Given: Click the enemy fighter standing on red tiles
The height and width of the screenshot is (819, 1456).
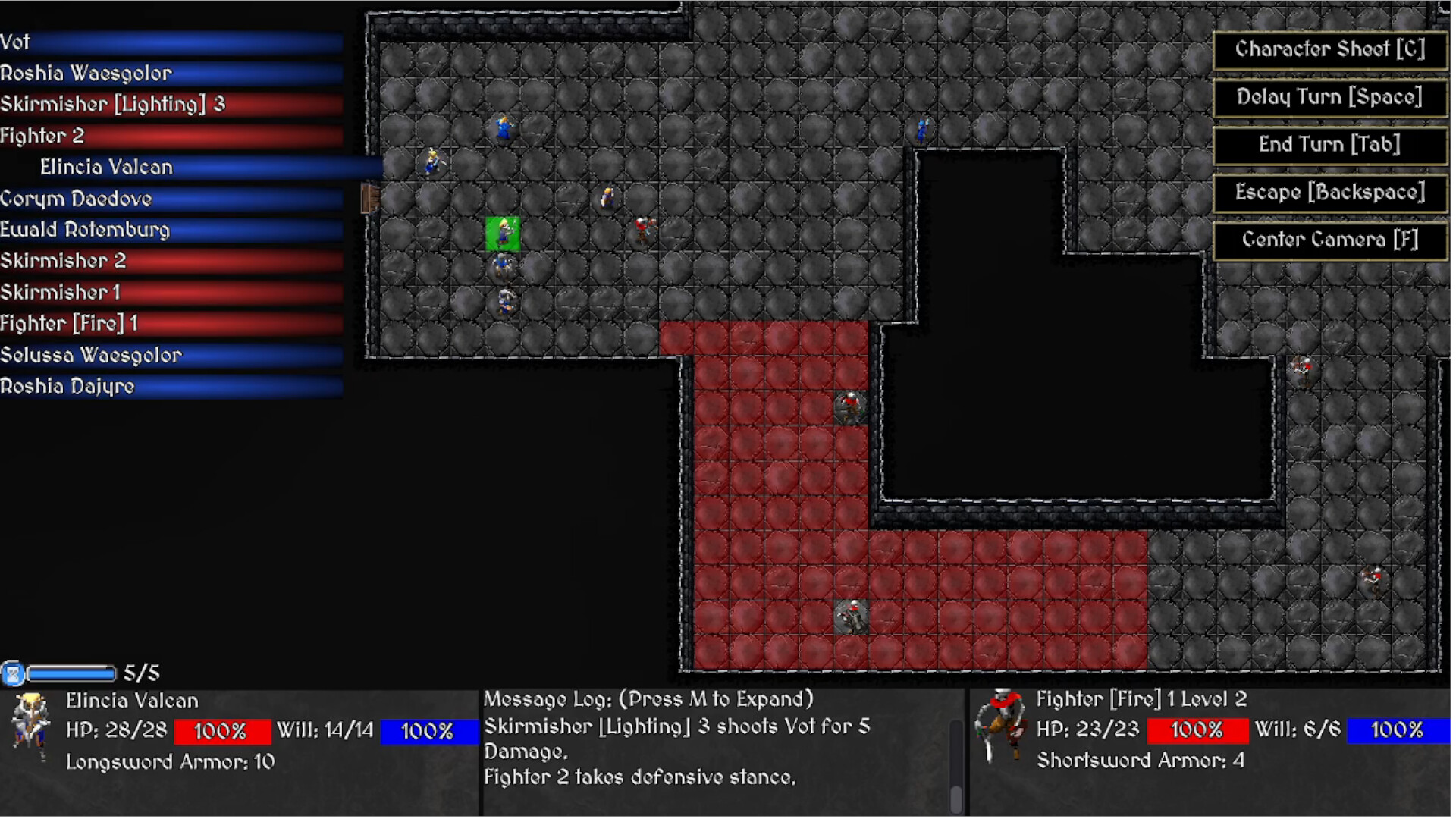Looking at the screenshot, I should [x=849, y=406].
